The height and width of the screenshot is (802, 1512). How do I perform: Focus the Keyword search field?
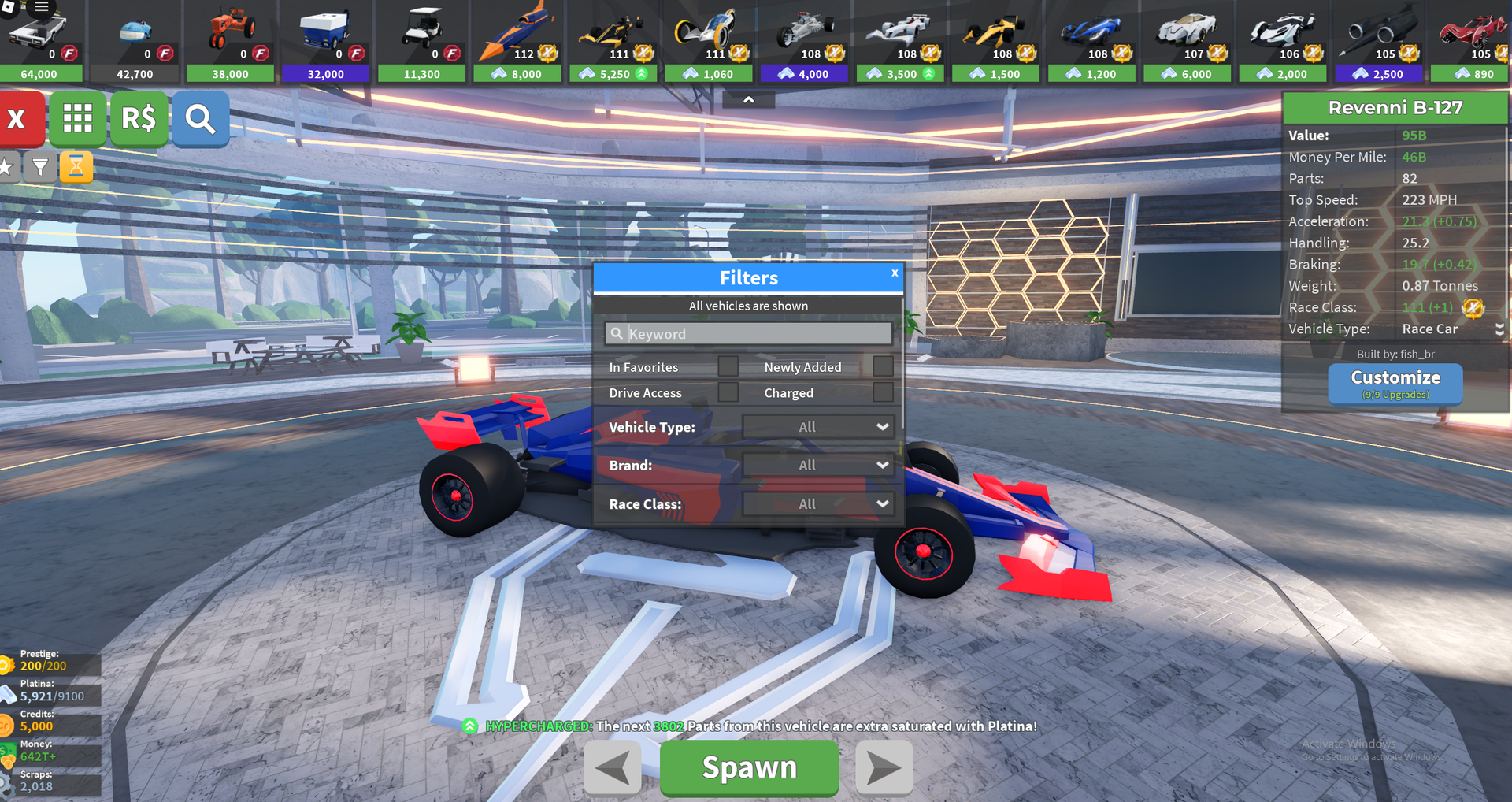(748, 334)
